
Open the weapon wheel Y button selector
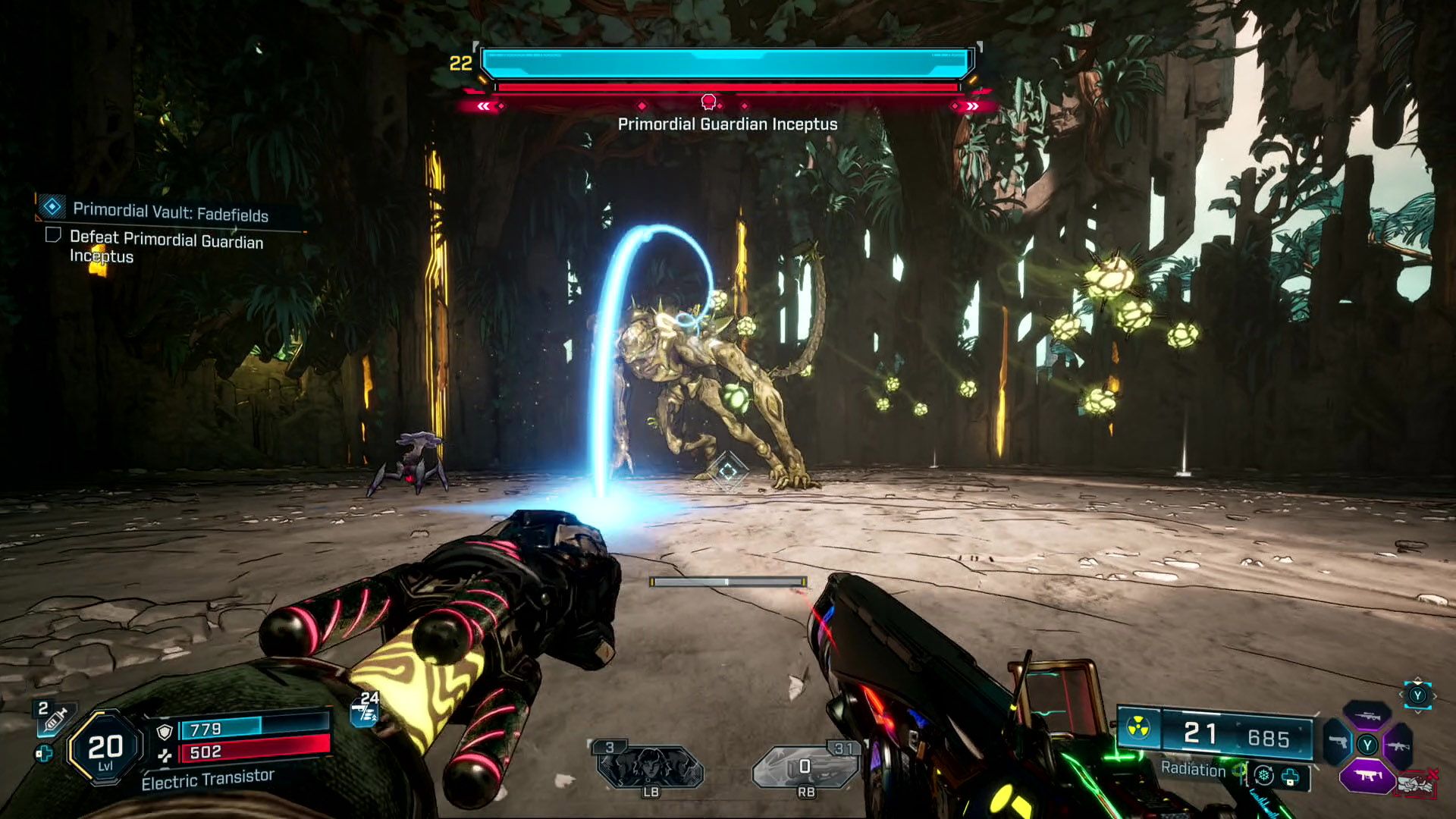[x=1417, y=695]
